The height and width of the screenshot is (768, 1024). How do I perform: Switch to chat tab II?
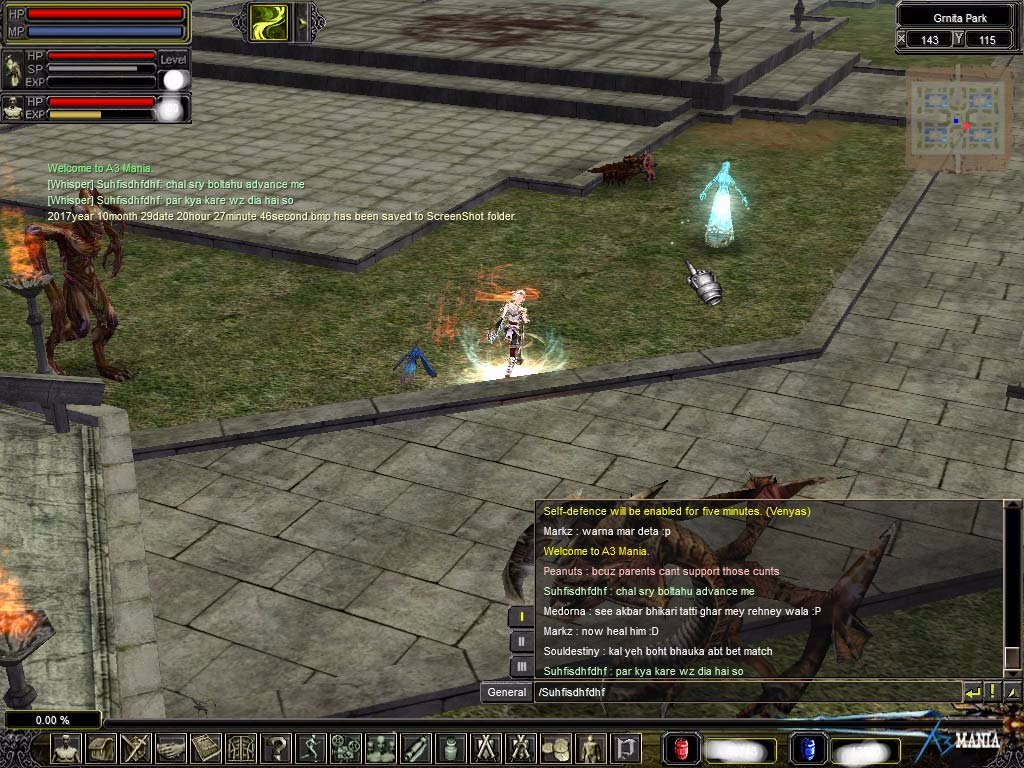pos(521,642)
